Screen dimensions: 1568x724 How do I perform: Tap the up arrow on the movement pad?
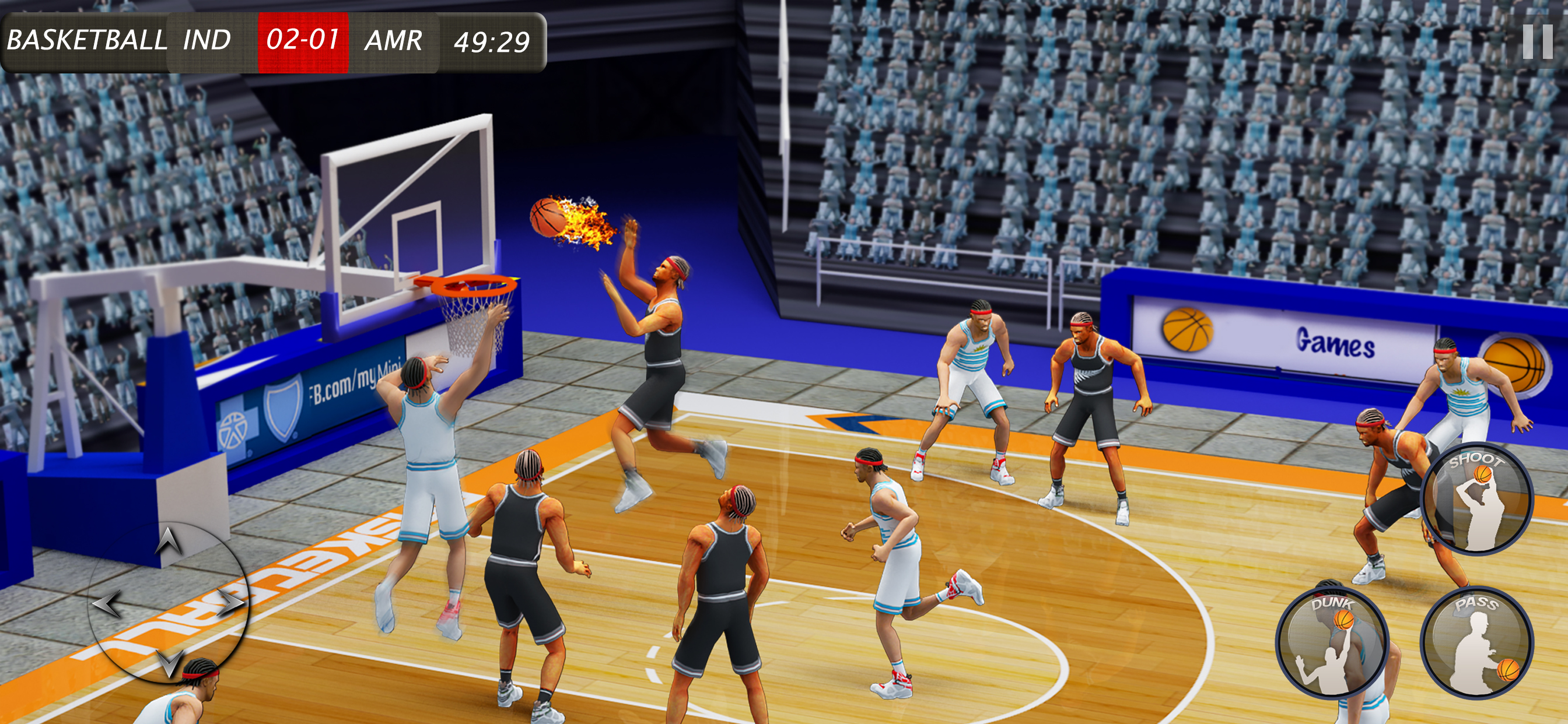[168, 540]
